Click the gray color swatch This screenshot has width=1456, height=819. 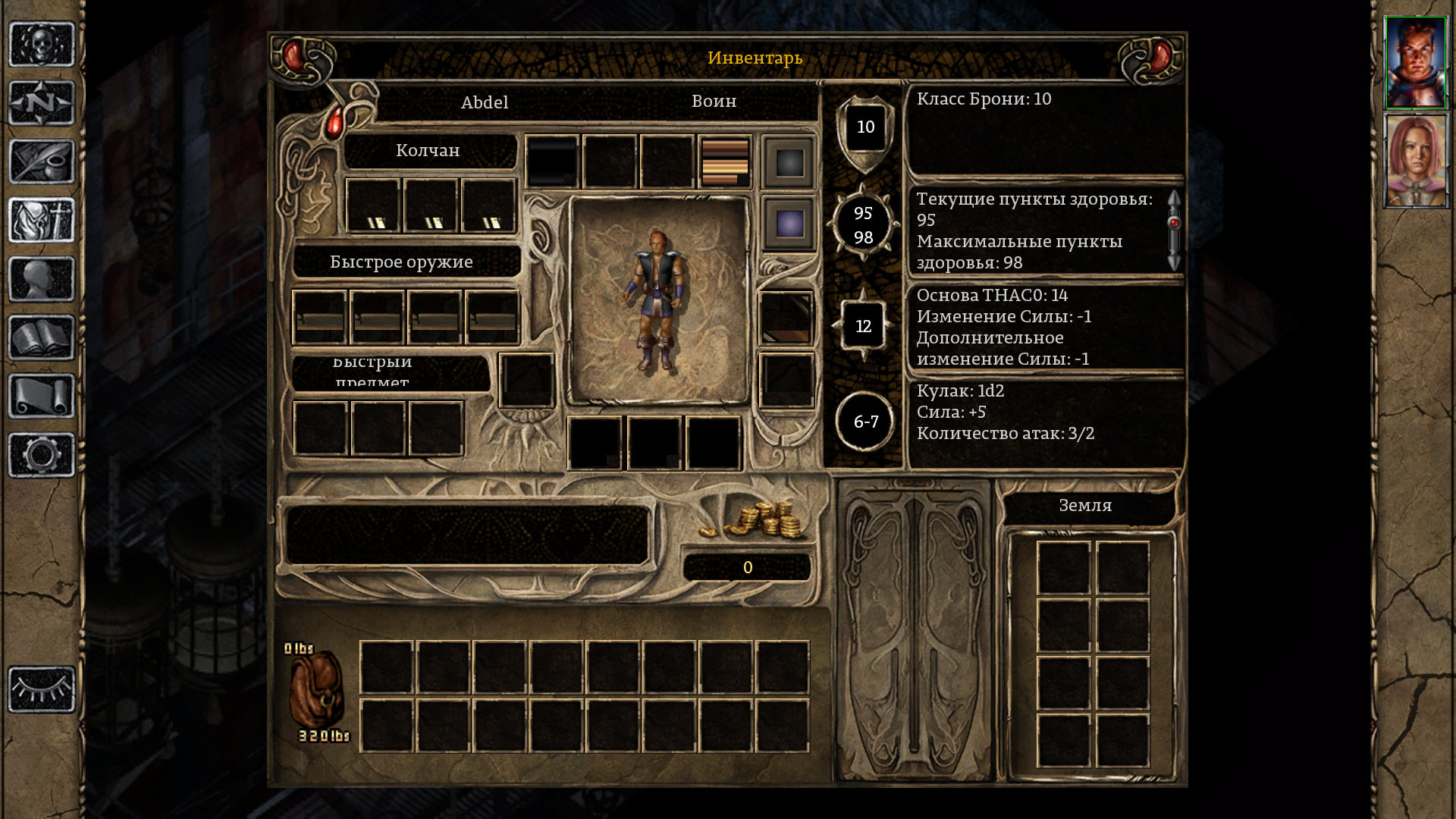click(x=789, y=162)
